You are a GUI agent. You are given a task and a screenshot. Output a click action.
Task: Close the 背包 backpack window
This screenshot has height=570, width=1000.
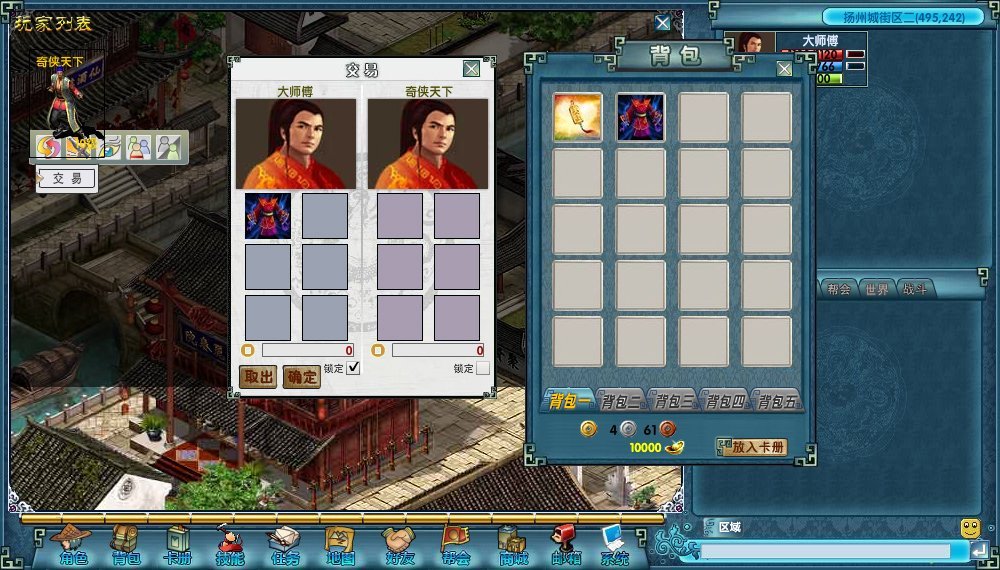[784, 69]
